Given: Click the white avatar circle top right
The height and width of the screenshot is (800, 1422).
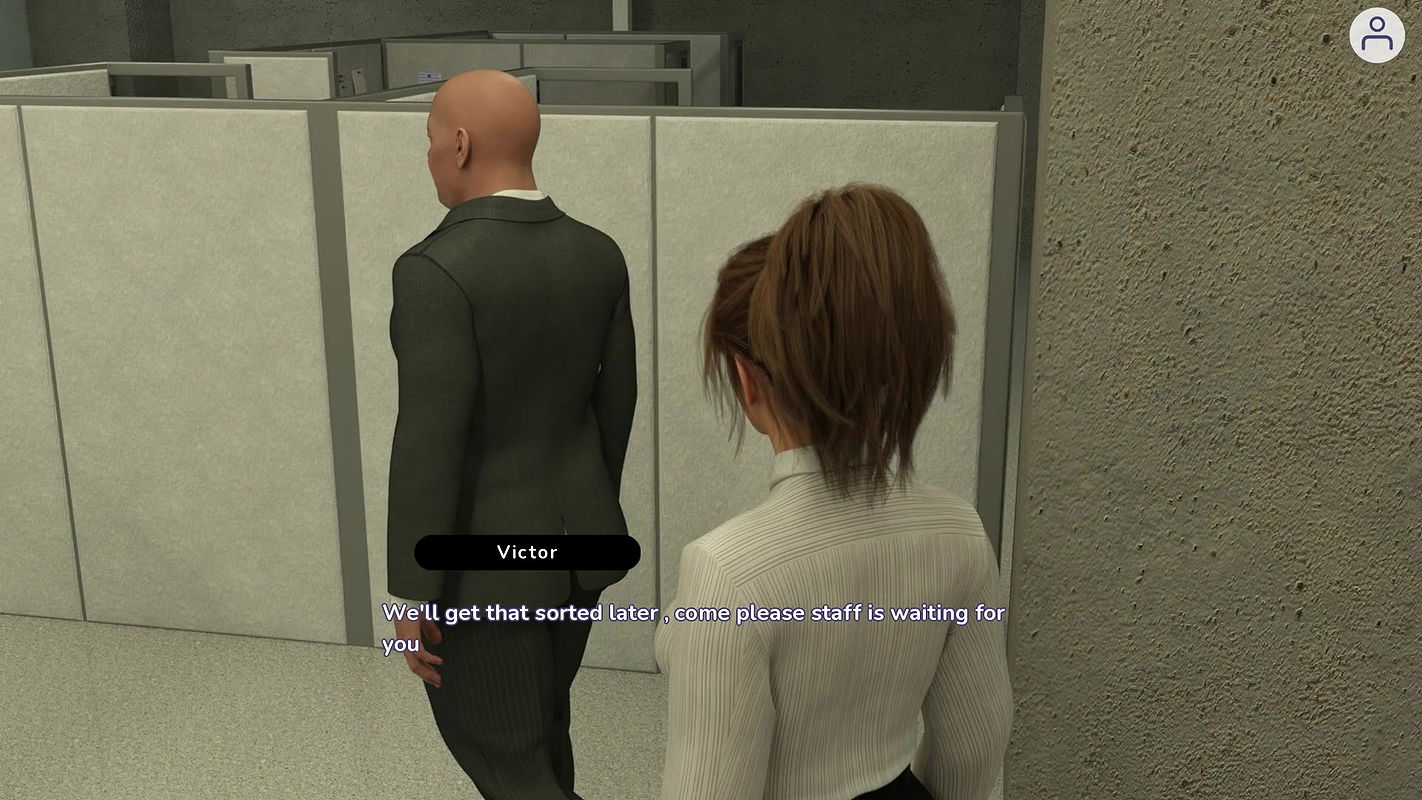Looking at the screenshot, I should [x=1378, y=35].
